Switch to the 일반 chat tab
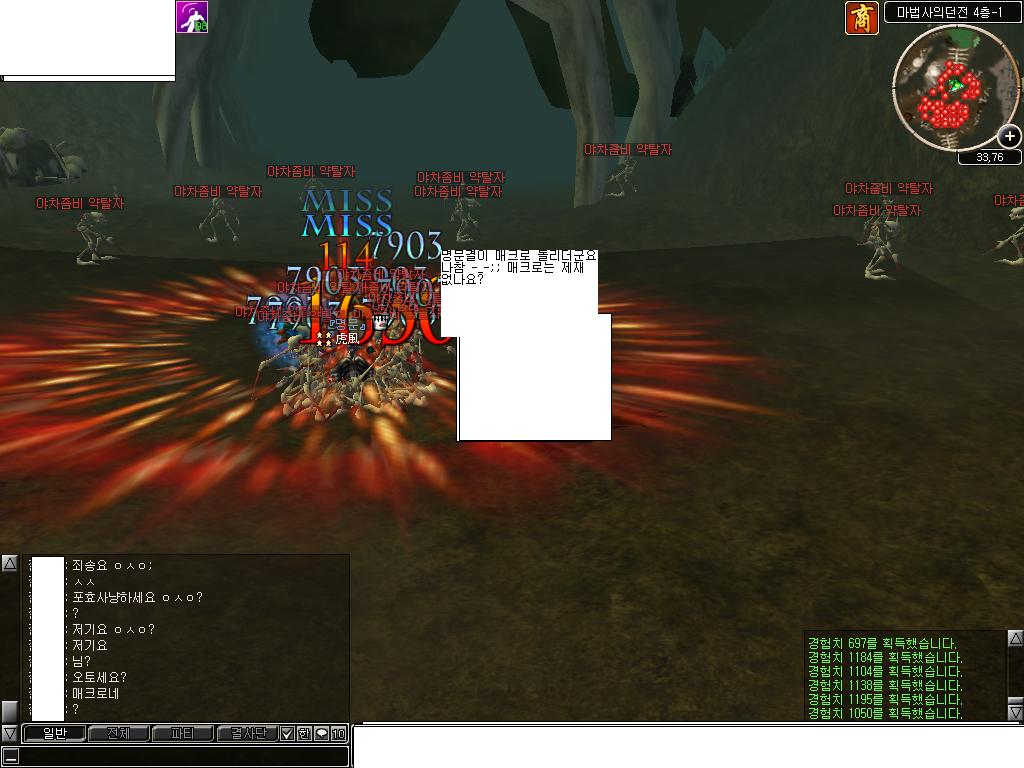The width and height of the screenshot is (1024, 768). (54, 734)
